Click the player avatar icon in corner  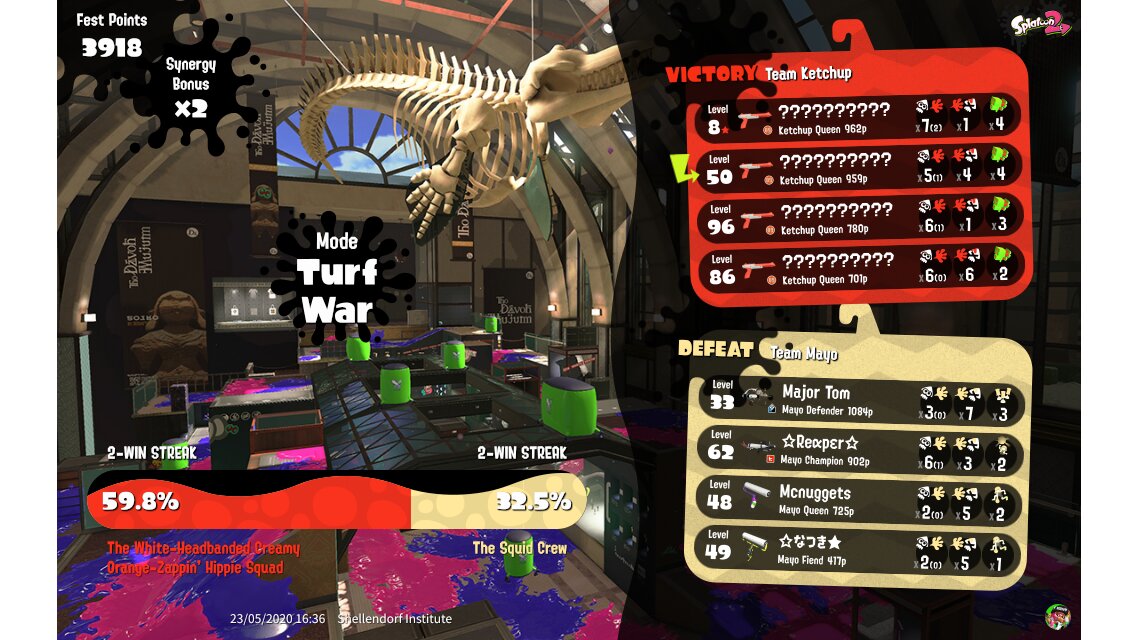(1057, 616)
